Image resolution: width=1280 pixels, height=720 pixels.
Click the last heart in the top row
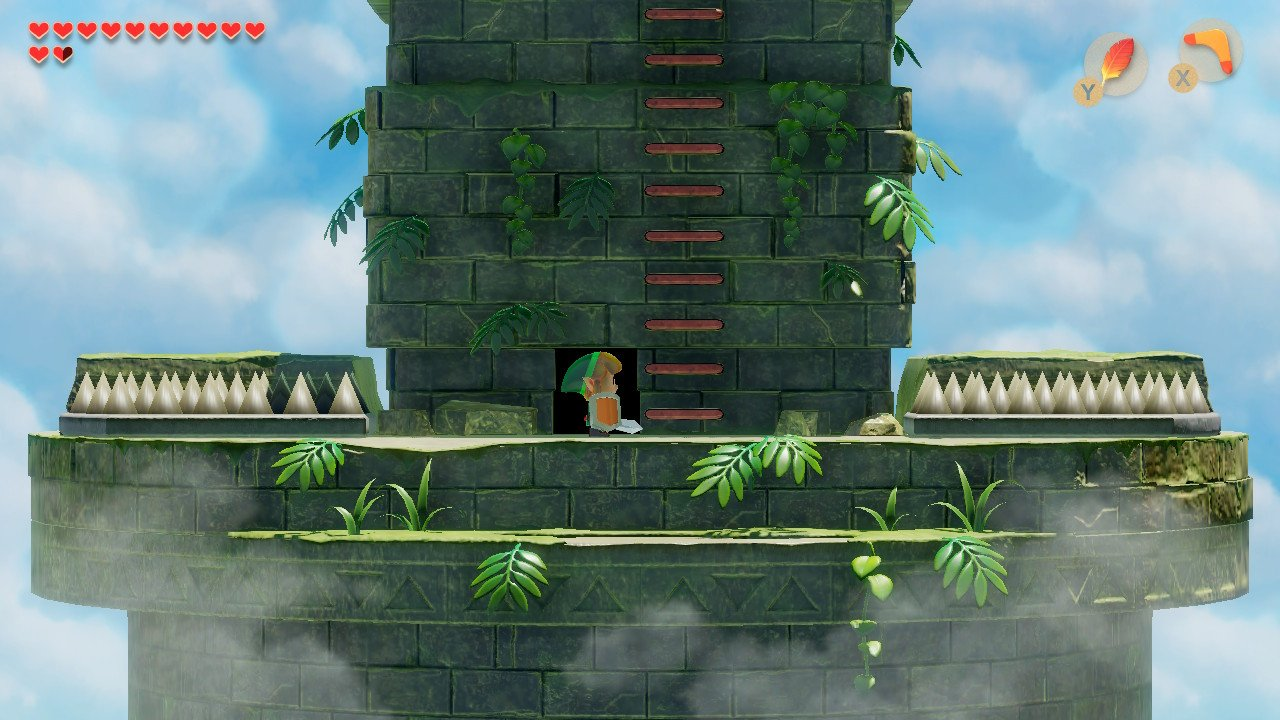tap(257, 27)
